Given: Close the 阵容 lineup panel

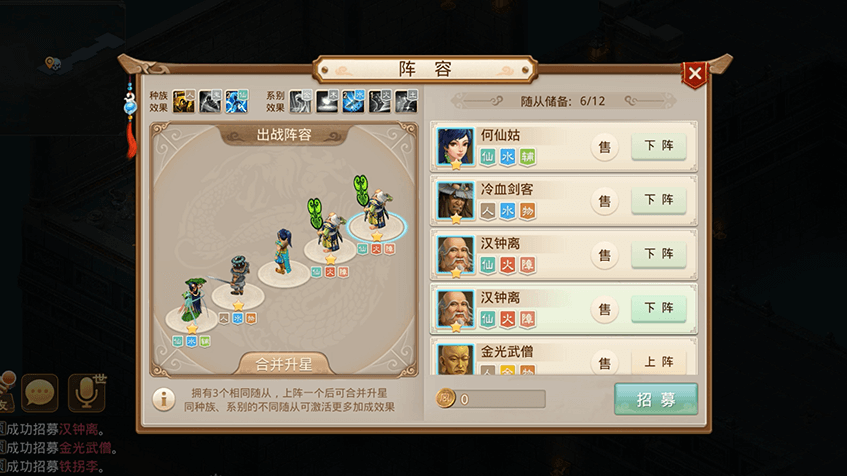Looking at the screenshot, I should click(695, 73).
